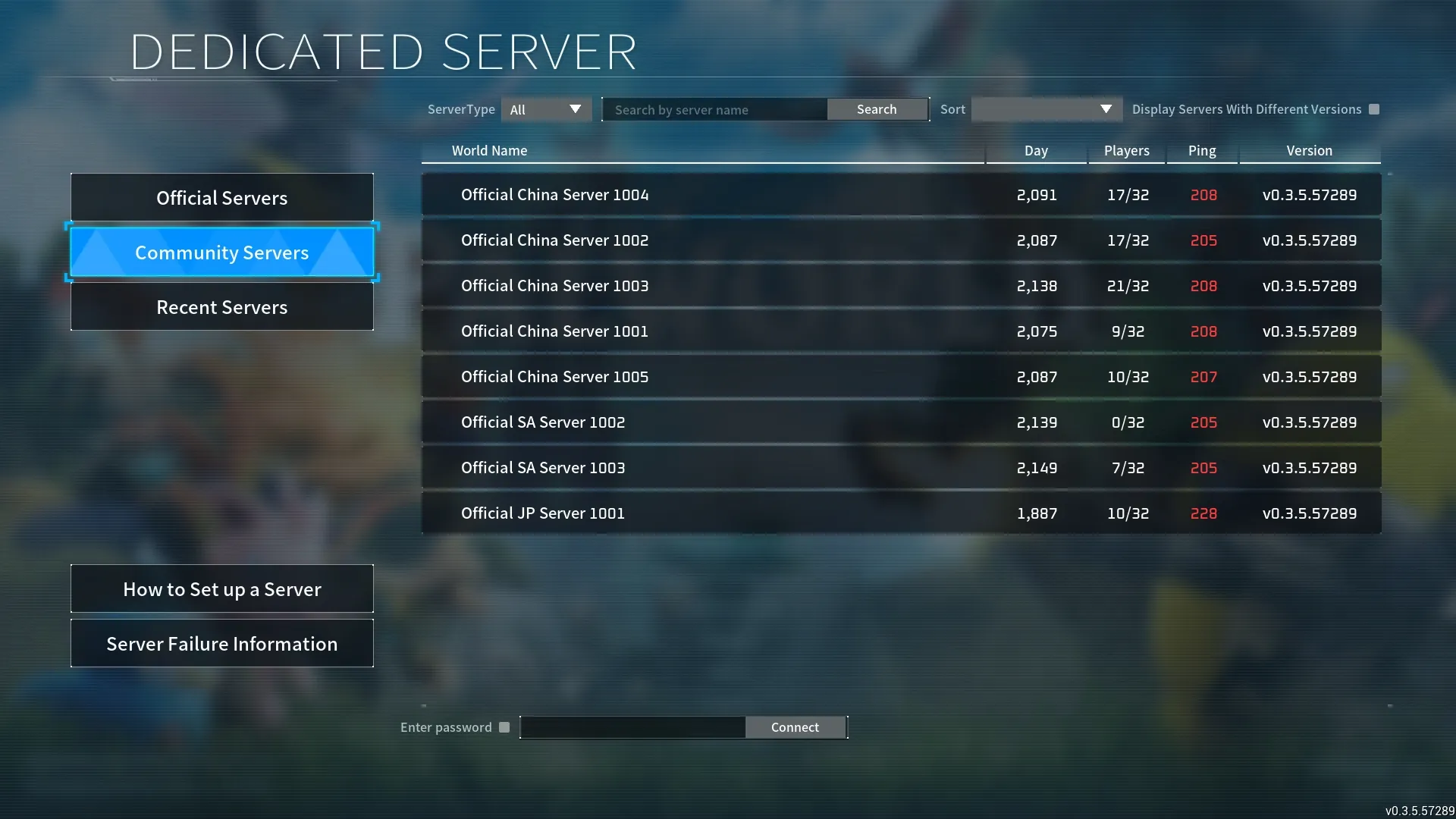Sort servers by the Ping column
1456x819 pixels.
point(1201,150)
